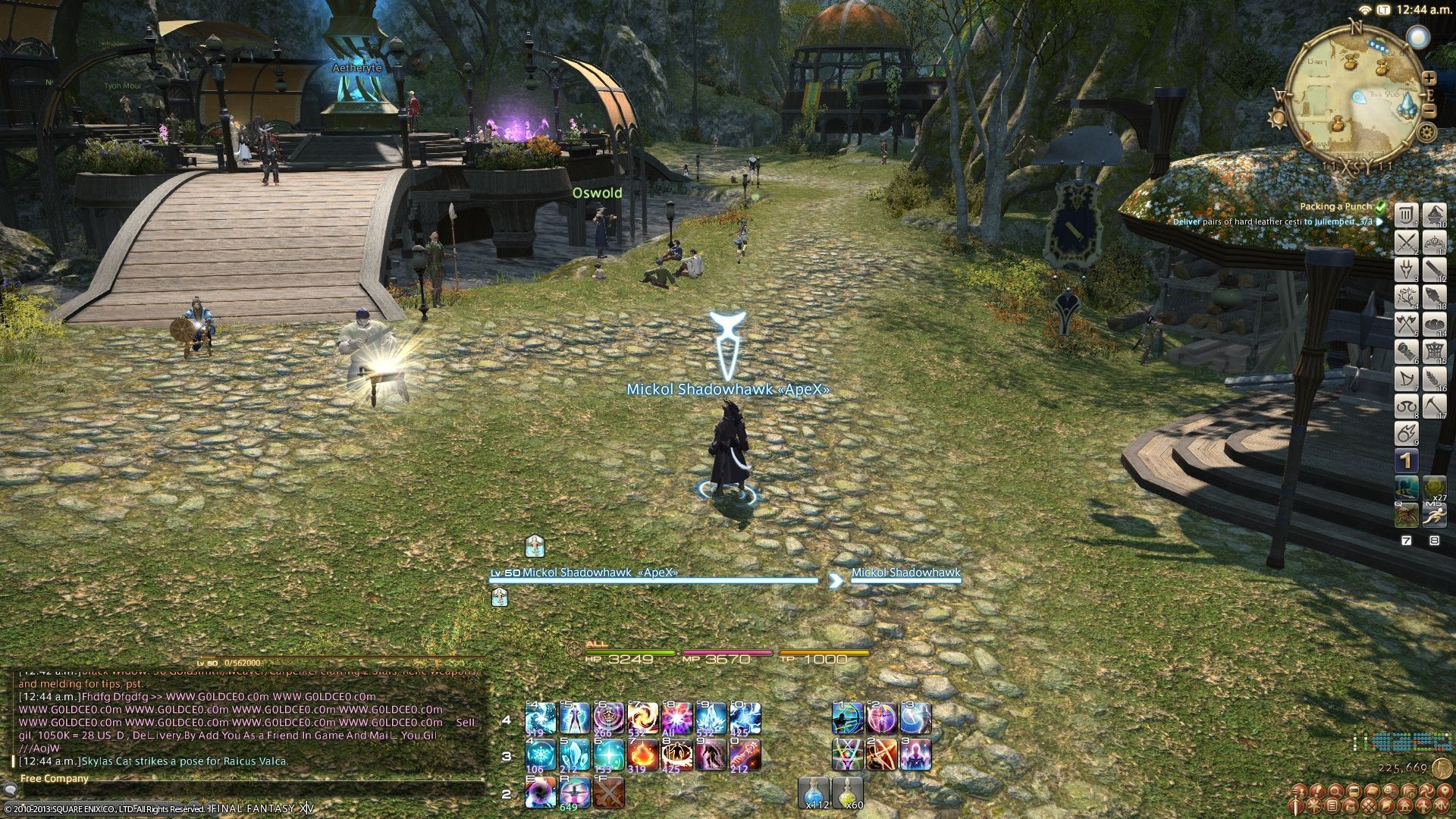Cast the dark purple orb spell icon
1456x819 pixels.
point(540,793)
